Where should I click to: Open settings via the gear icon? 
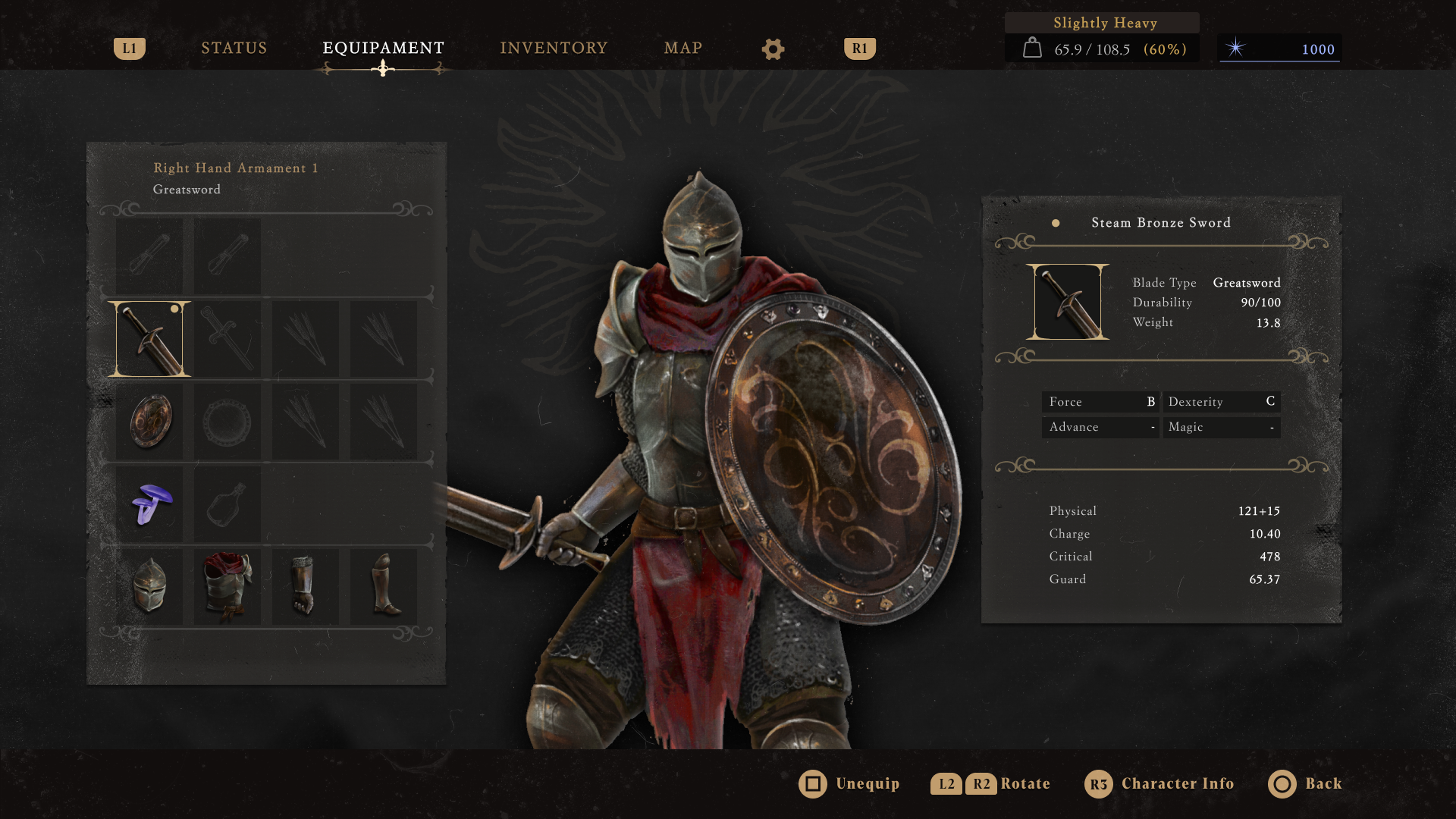[x=773, y=49]
